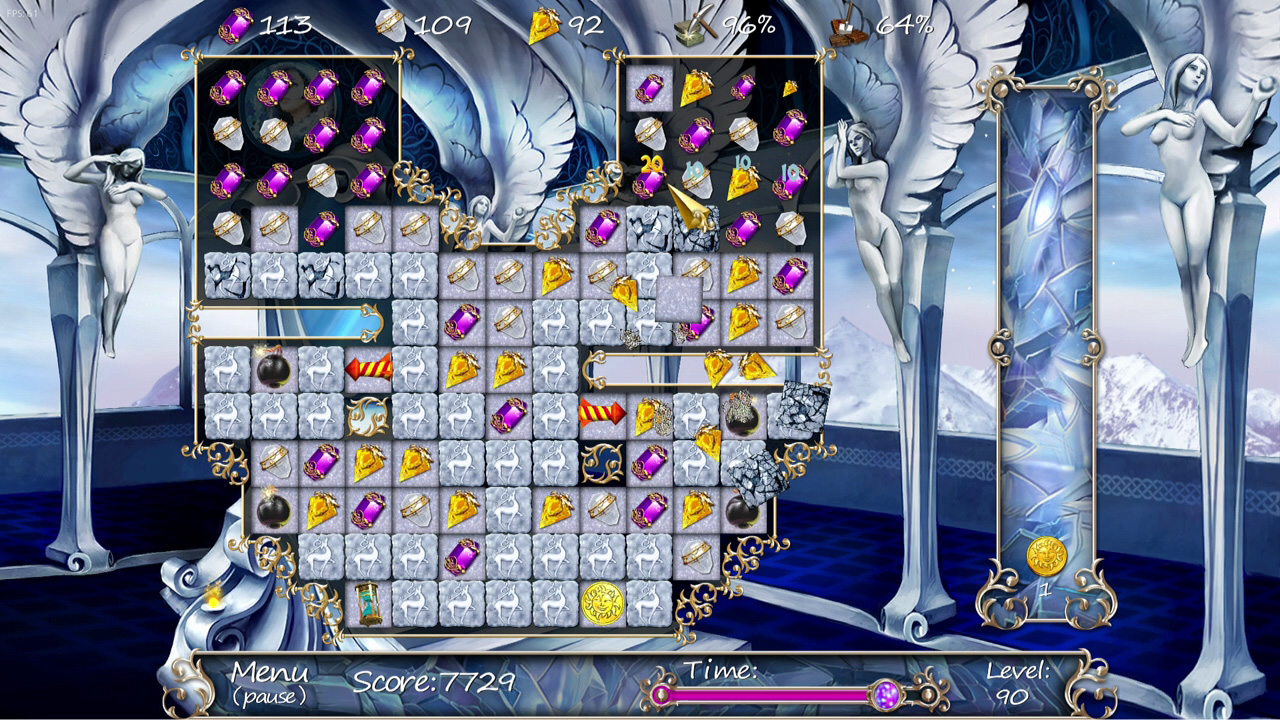Click the golden sun coin tile

pos(604,603)
